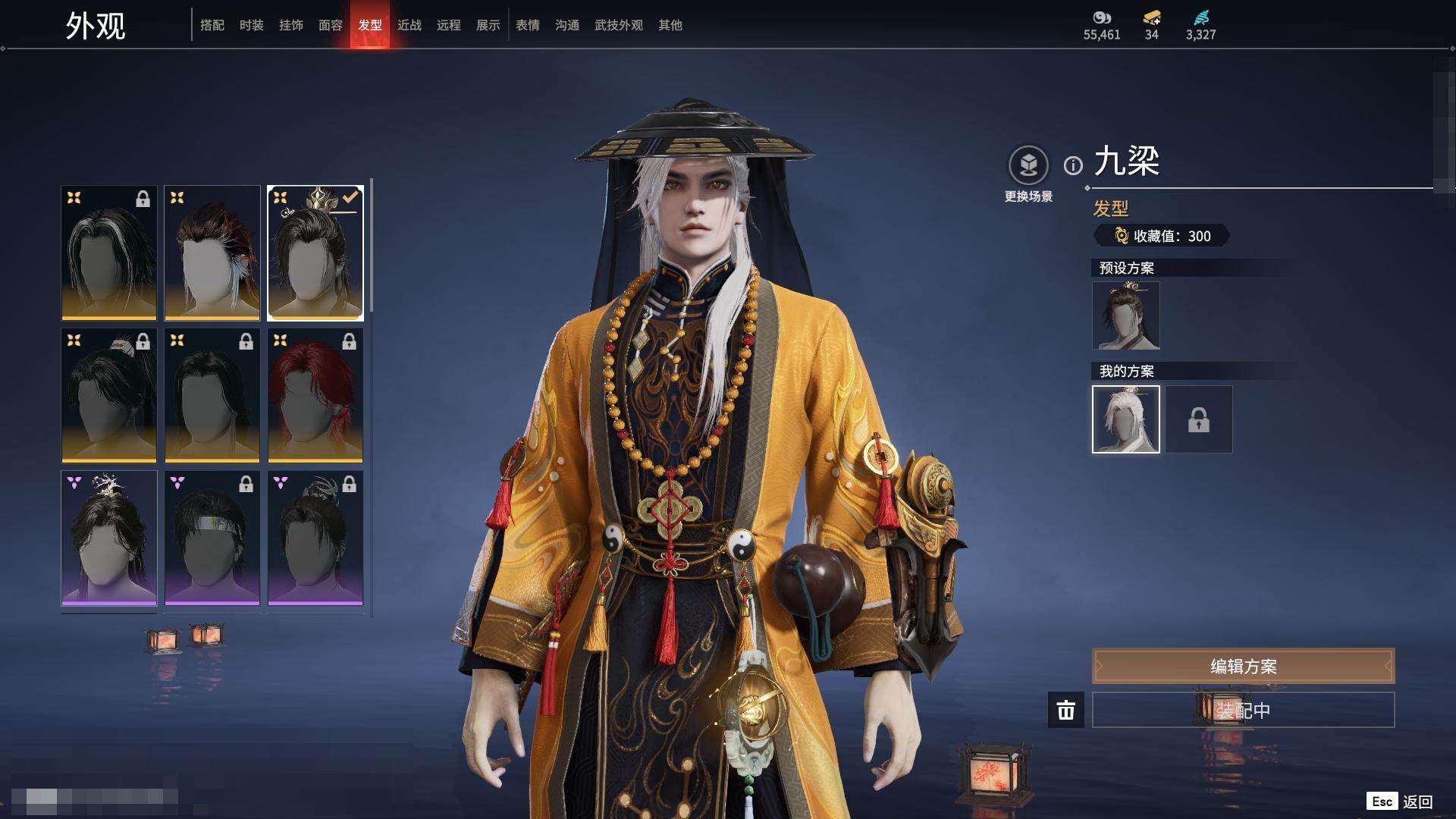Open the 时装 outfit tab
The width and height of the screenshot is (1456, 819).
(x=252, y=25)
